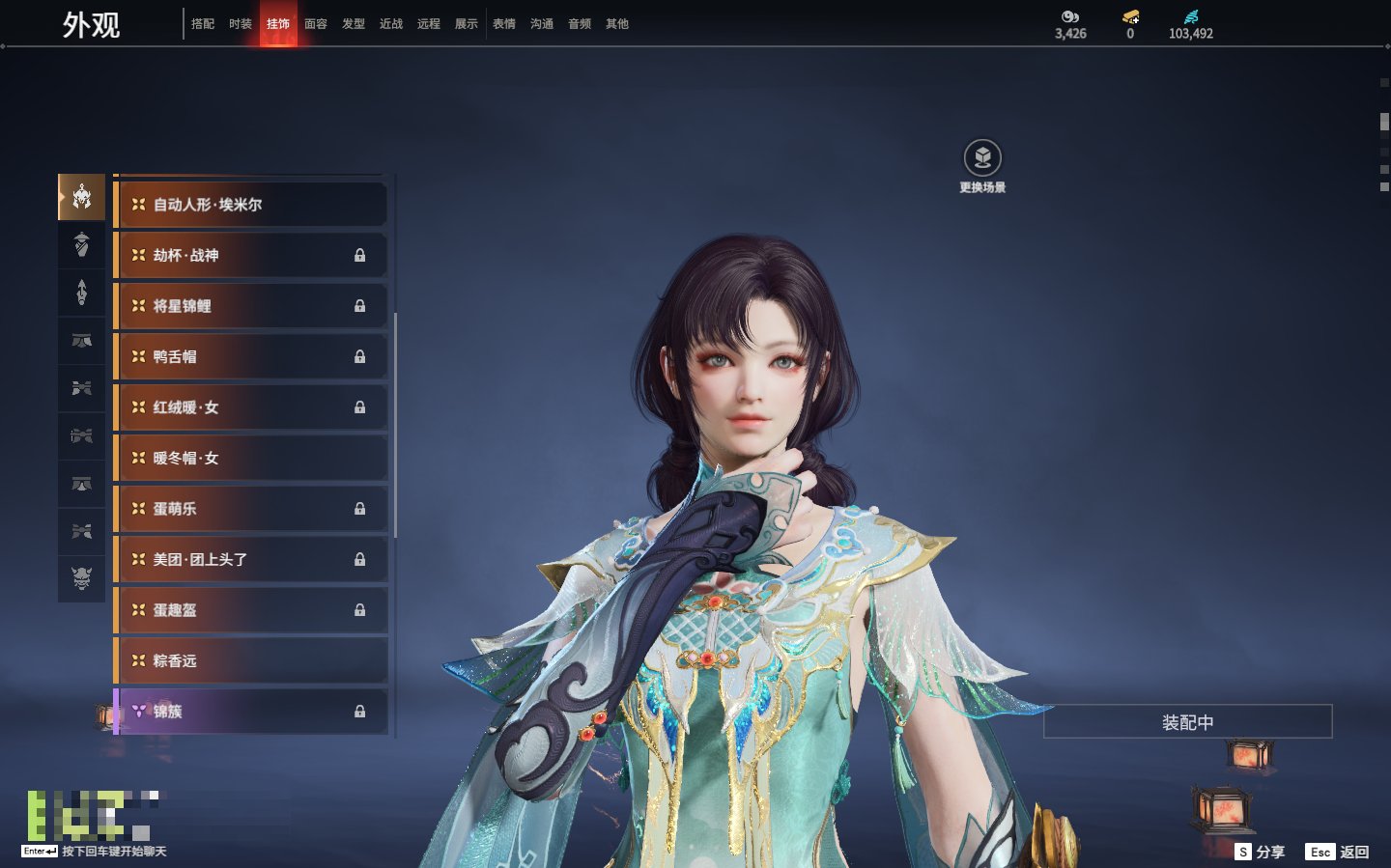Choose 美团·团上头了 from the list
Screen dimensions: 1391x868
[251, 560]
